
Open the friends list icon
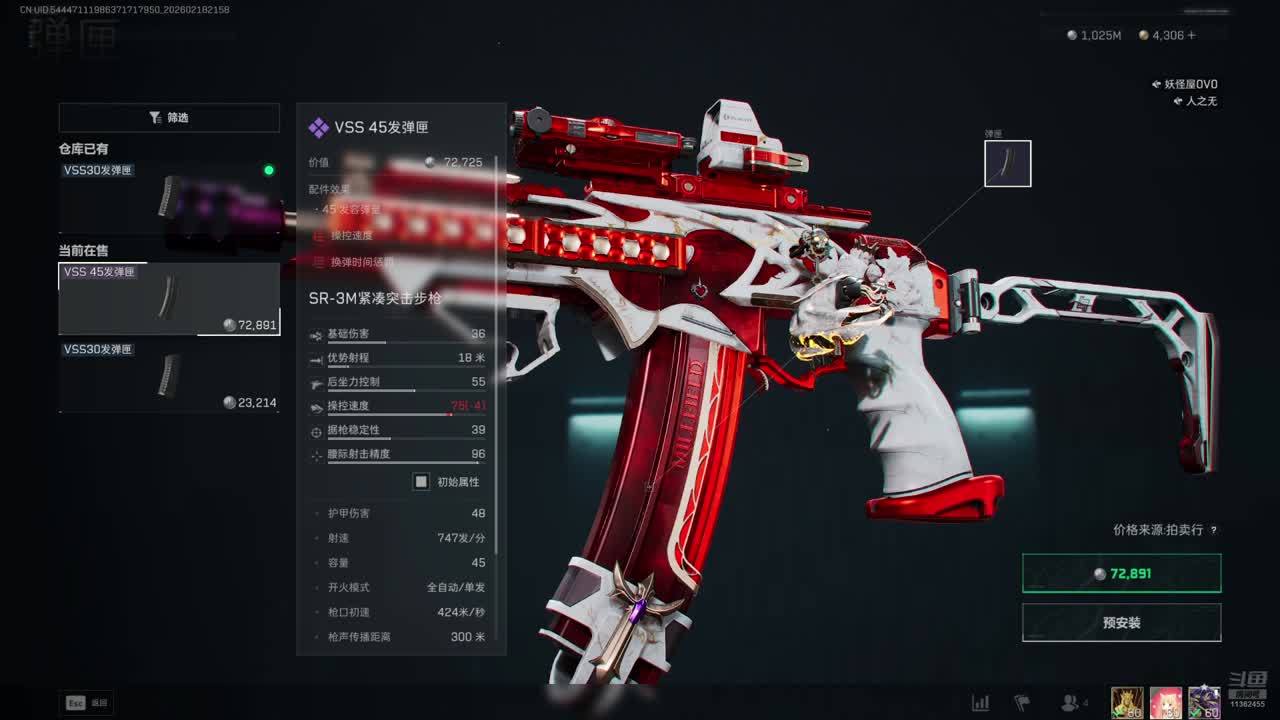[x=1070, y=703]
